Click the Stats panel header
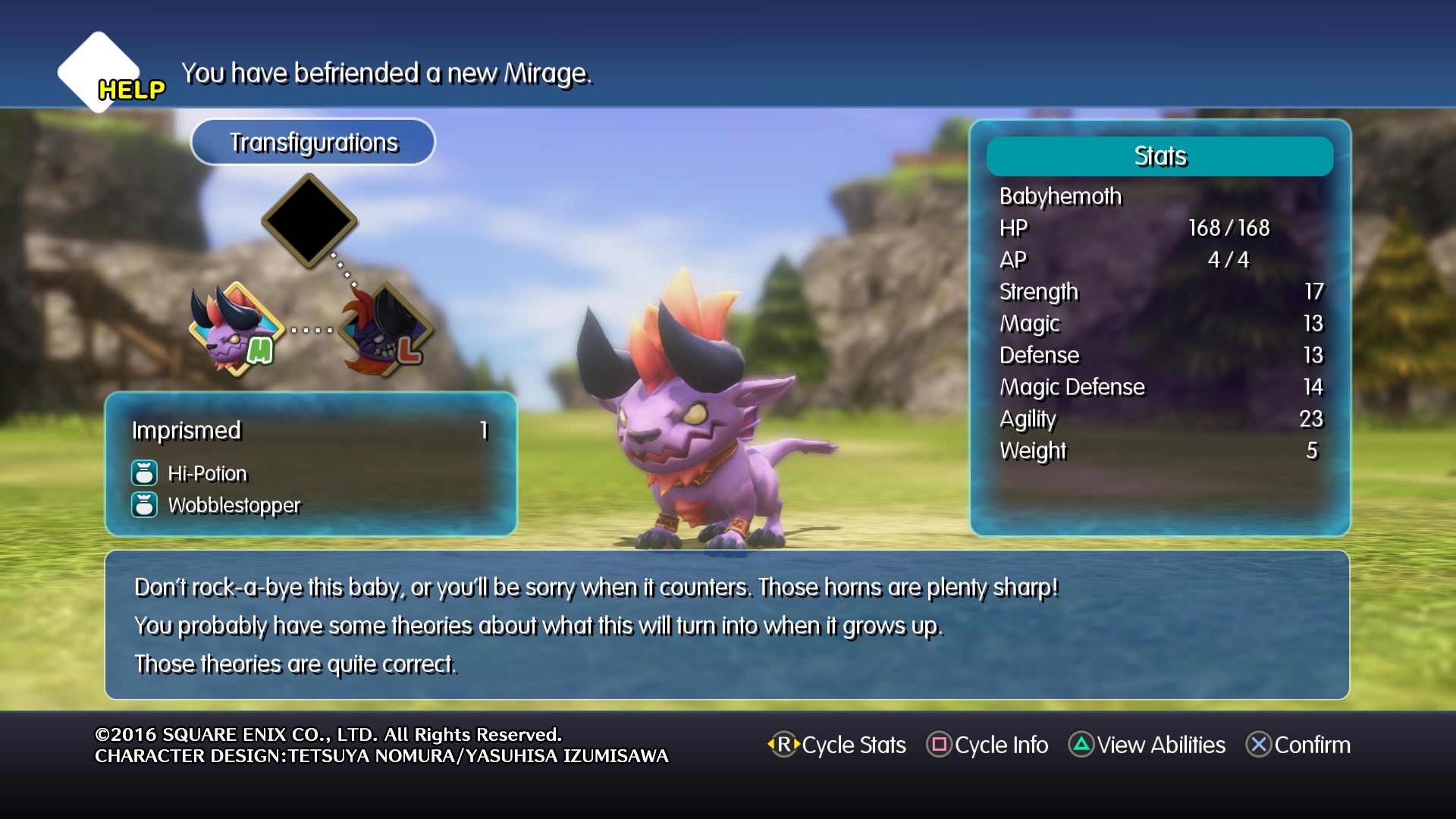The height and width of the screenshot is (819, 1456). tap(1159, 156)
